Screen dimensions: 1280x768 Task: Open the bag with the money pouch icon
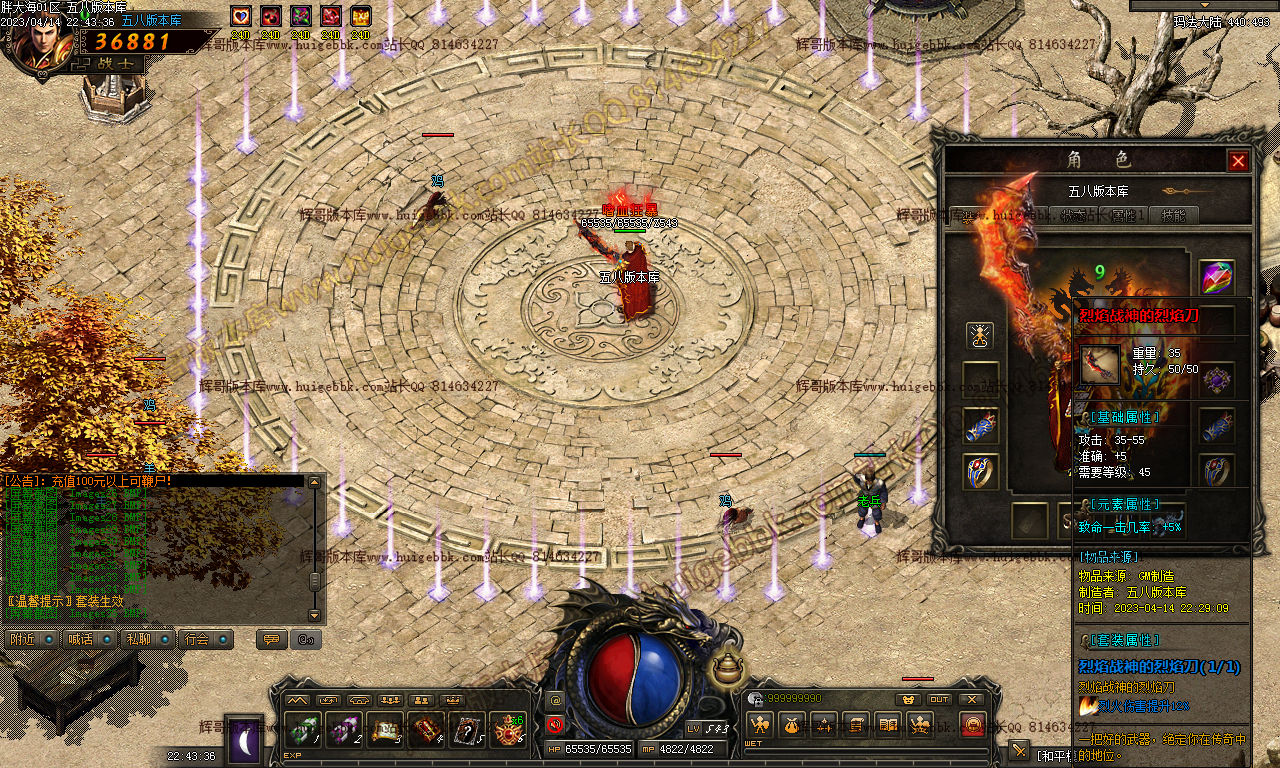792,725
